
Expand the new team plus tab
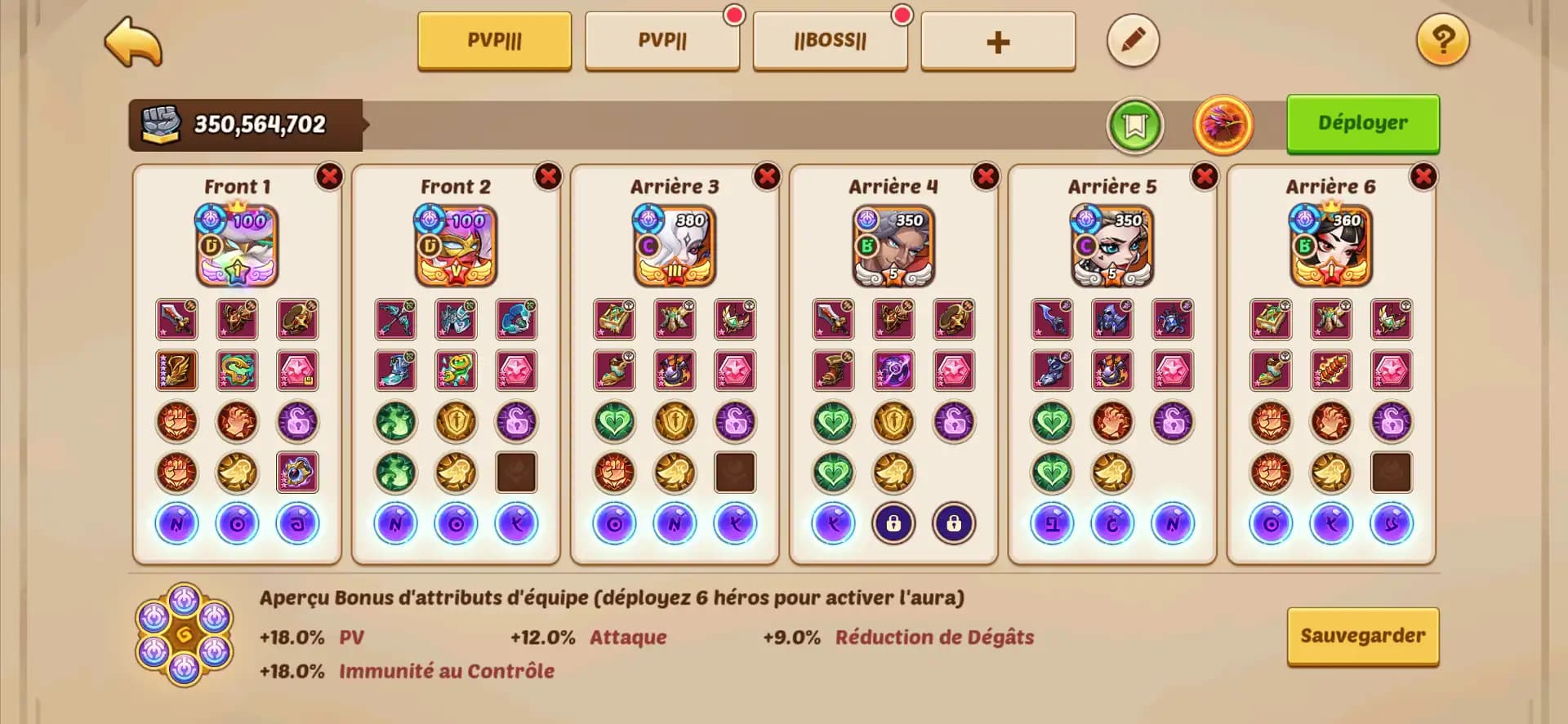[998, 41]
